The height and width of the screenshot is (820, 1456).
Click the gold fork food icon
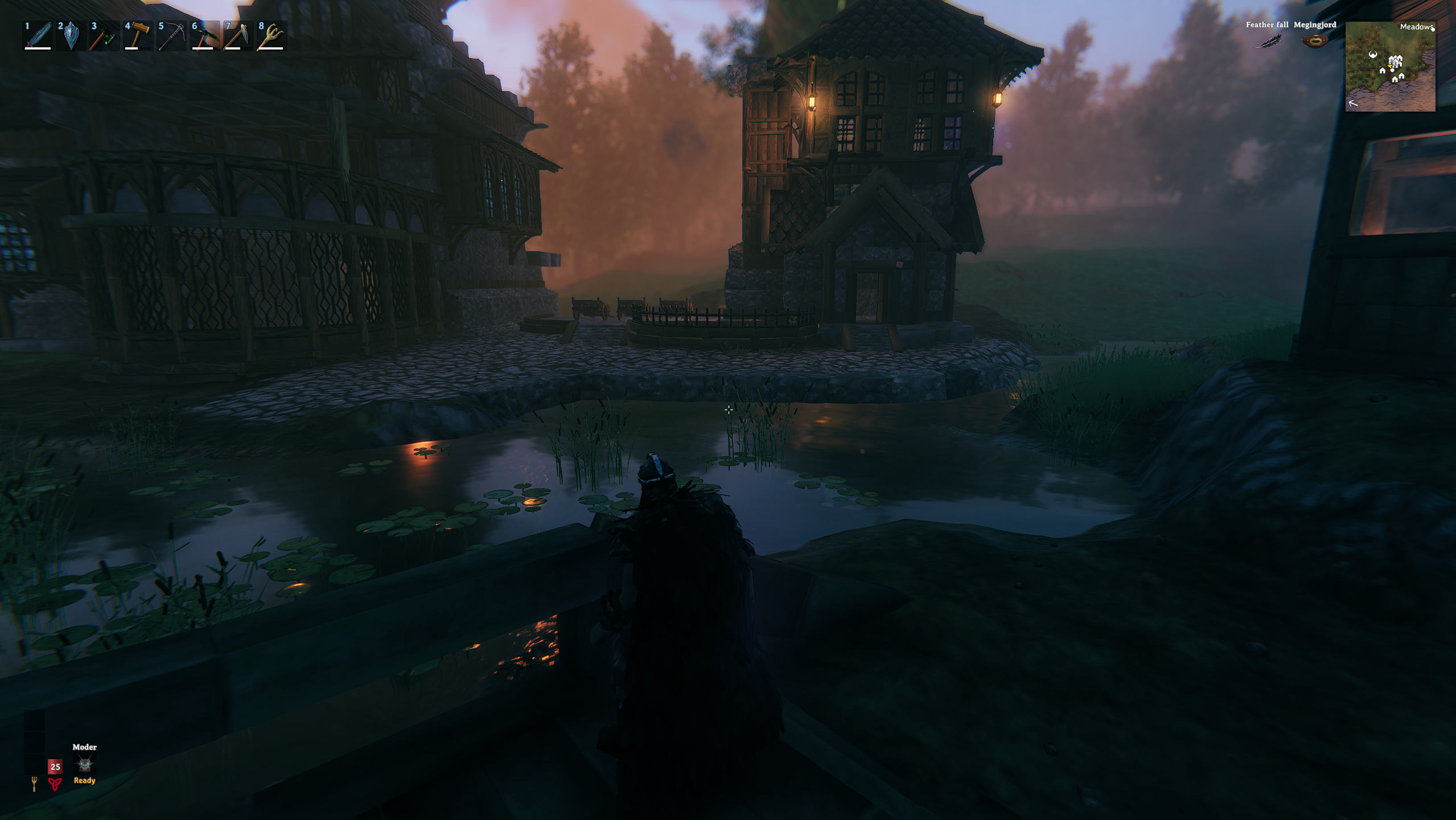pyautogui.click(x=34, y=784)
